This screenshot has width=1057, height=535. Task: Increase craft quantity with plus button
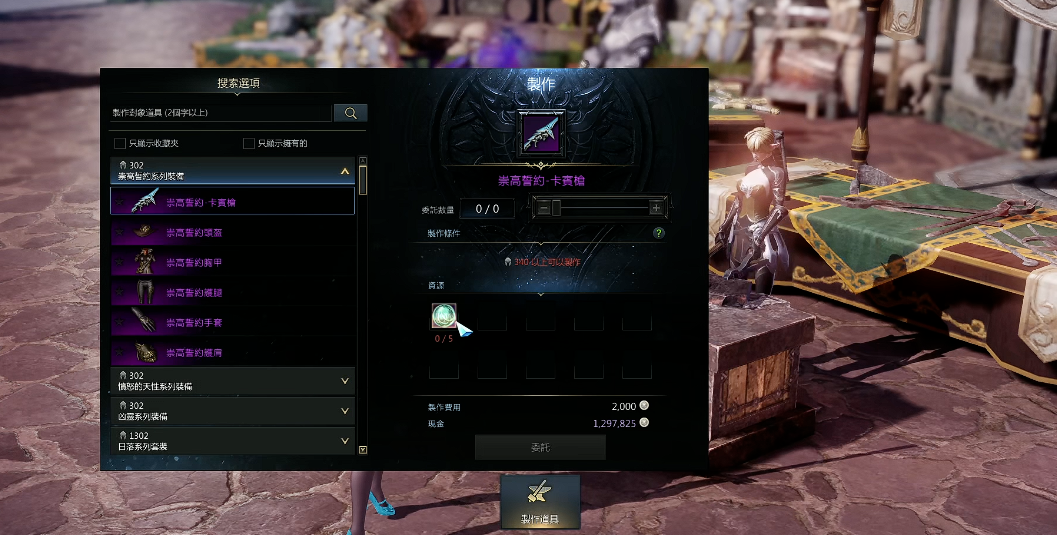coord(656,208)
